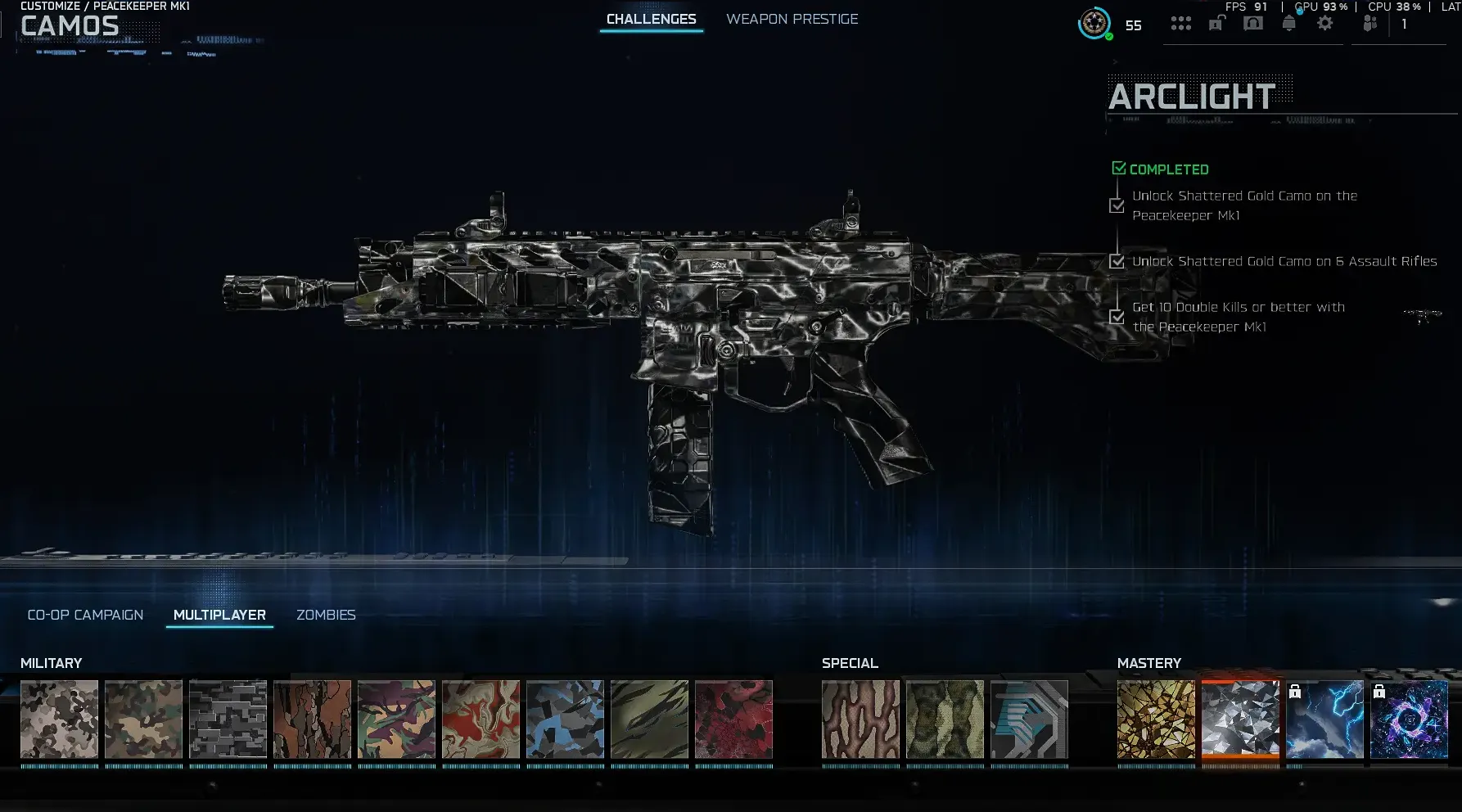
Task: Click the 6 Assault Rifles challenge checkbox
Action: (1117, 261)
